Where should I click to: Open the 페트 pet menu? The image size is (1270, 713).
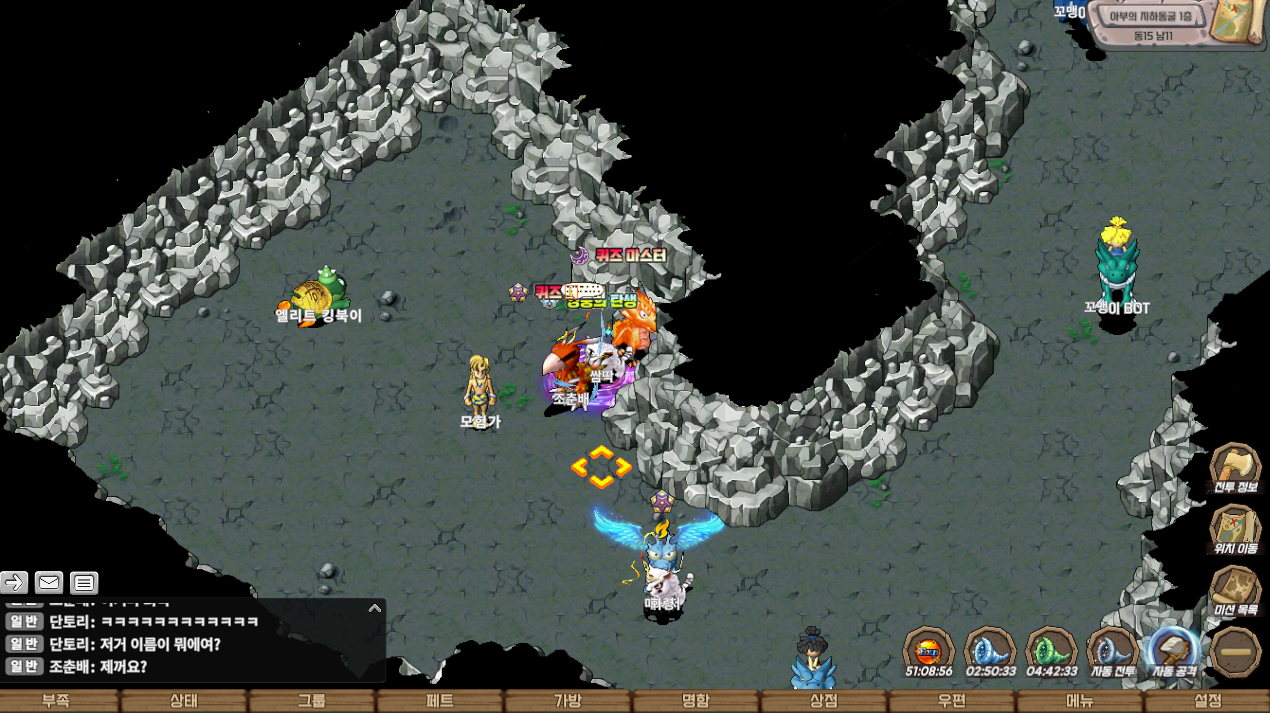click(x=440, y=701)
